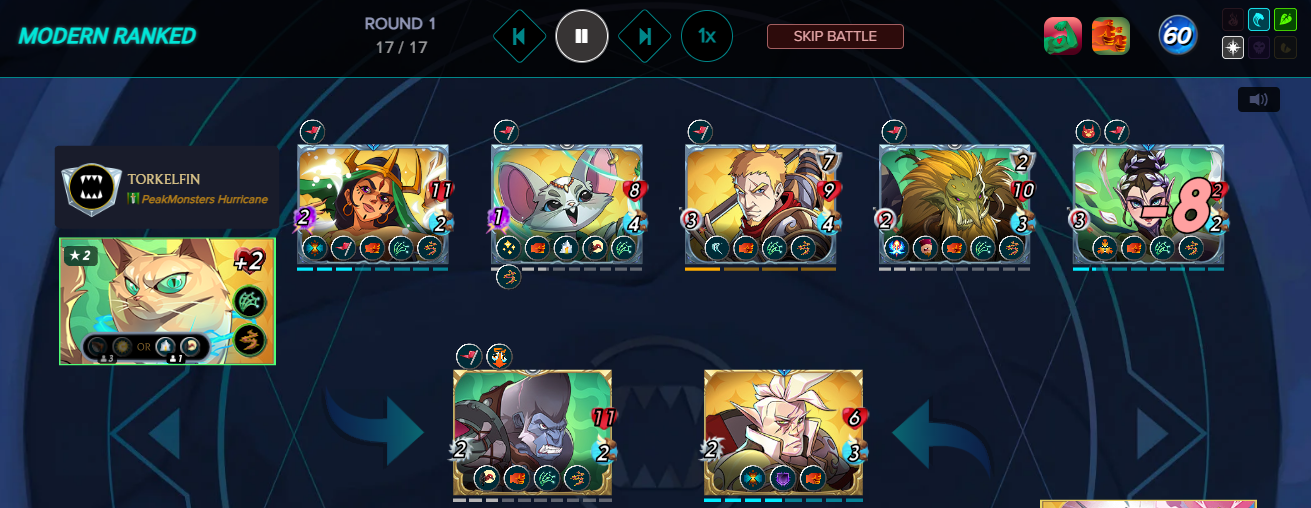
Task: Toggle the sound speaker button
Action: pyautogui.click(x=1258, y=100)
